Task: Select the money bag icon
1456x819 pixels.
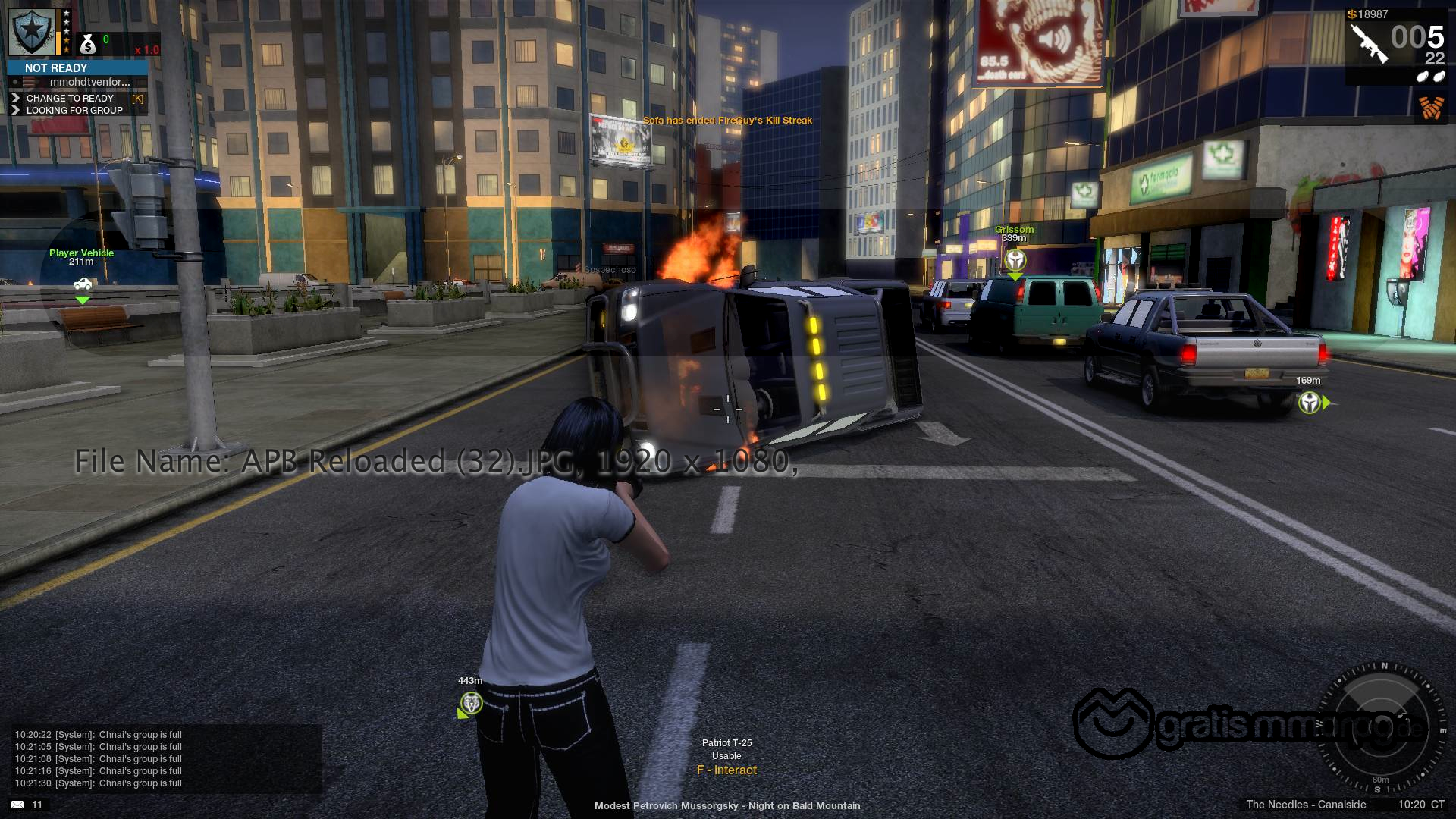Action: [x=88, y=45]
